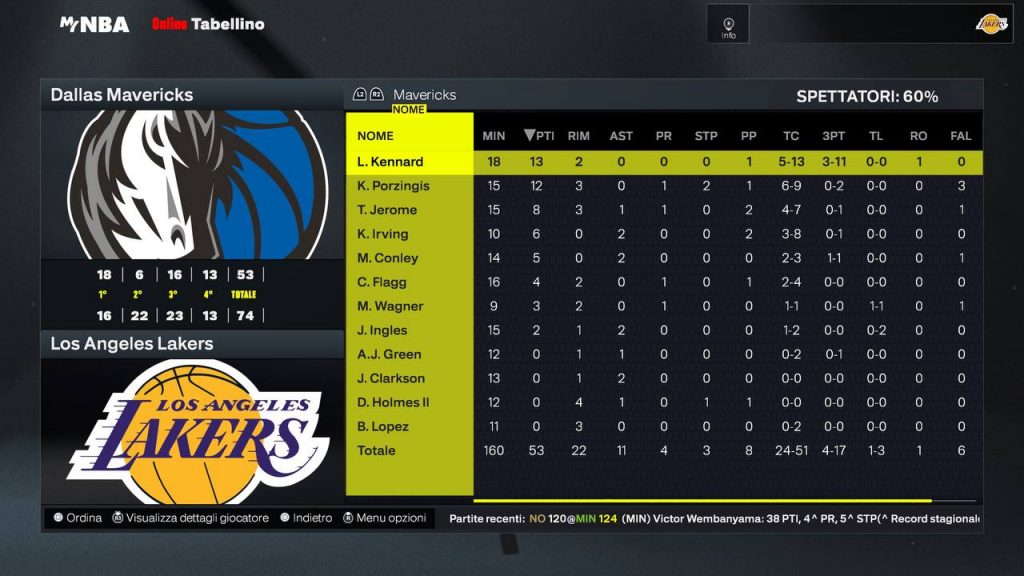This screenshot has width=1024, height=576.
Task: Choose the T. Jerome stat row
Action: coord(387,210)
